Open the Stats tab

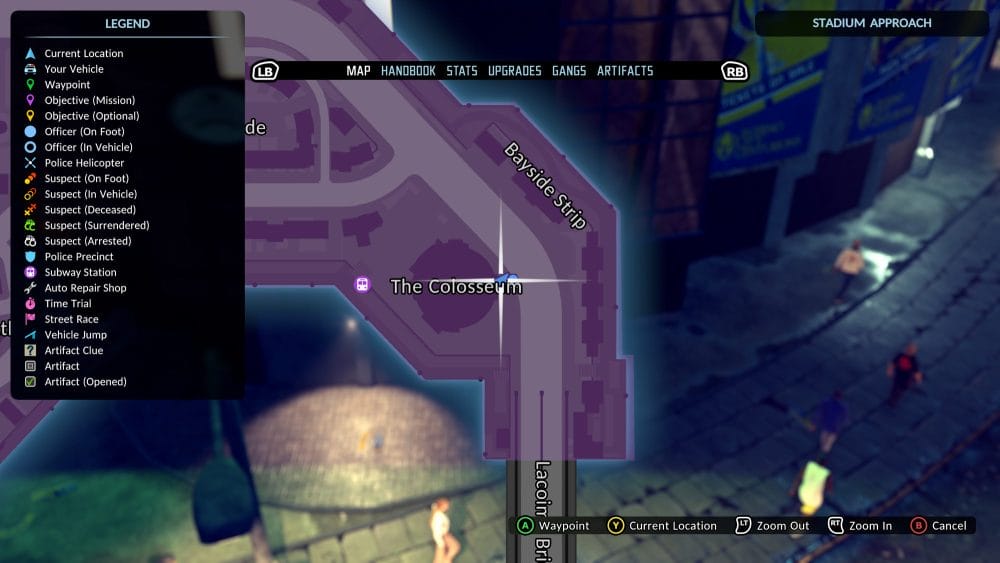point(462,71)
